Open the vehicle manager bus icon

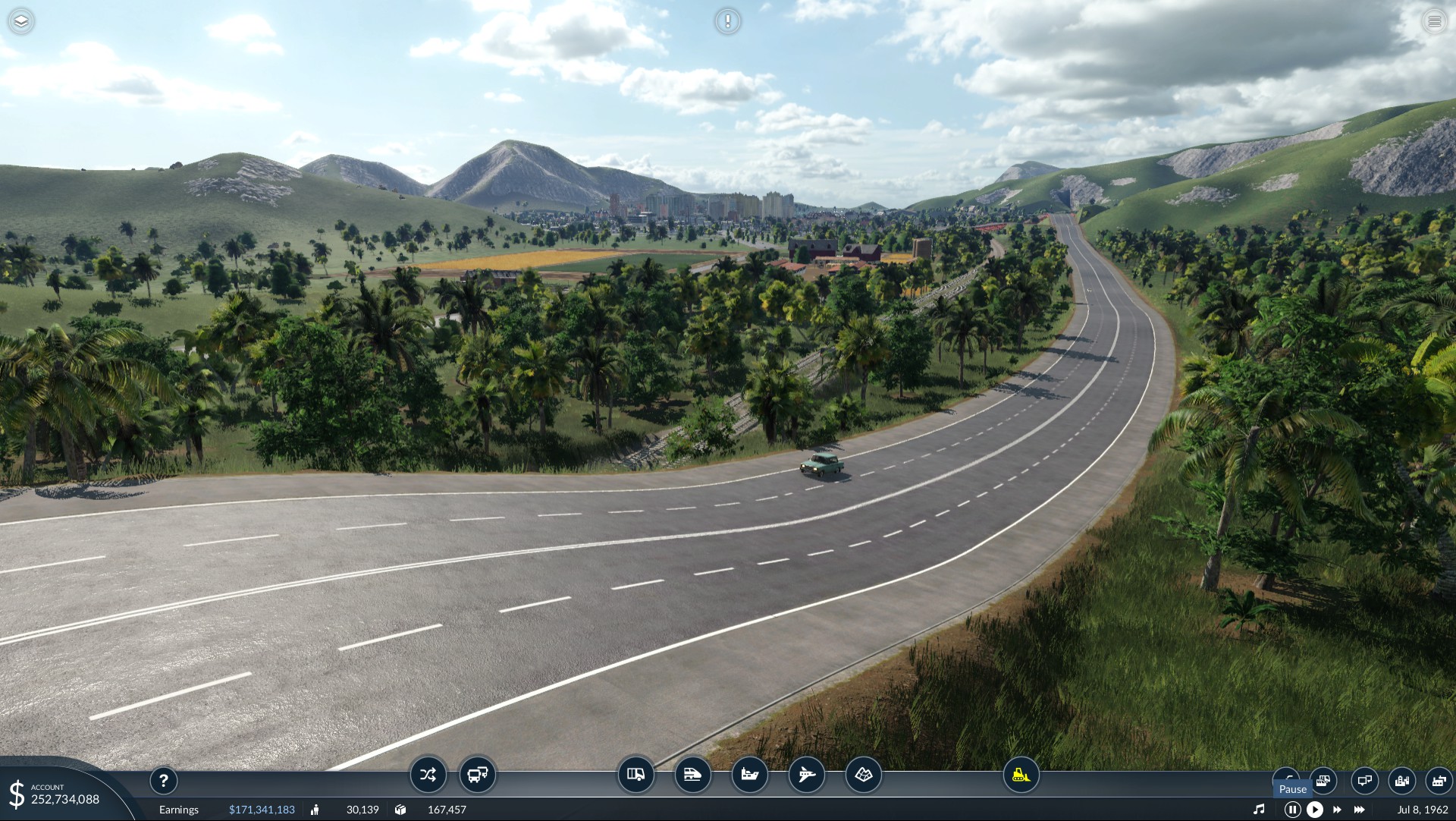(x=478, y=775)
